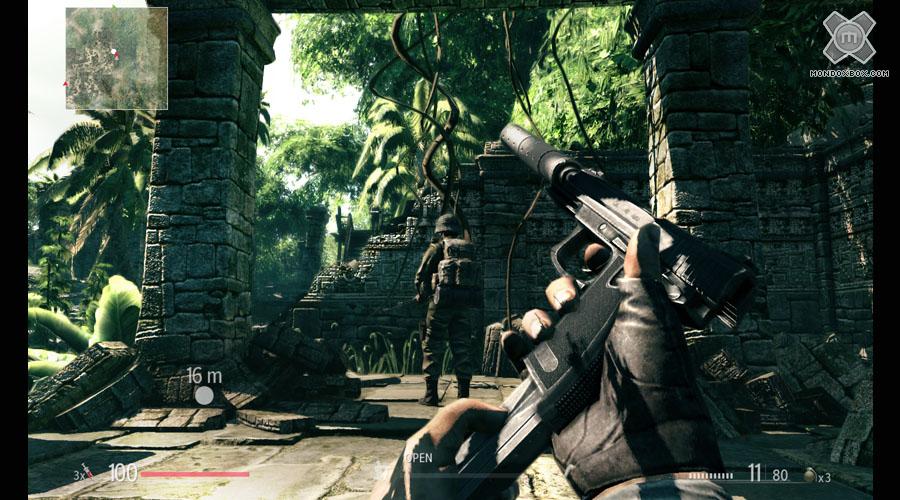Open the MondoXbox watermark logo
This screenshot has height=500, width=900.
point(848,38)
